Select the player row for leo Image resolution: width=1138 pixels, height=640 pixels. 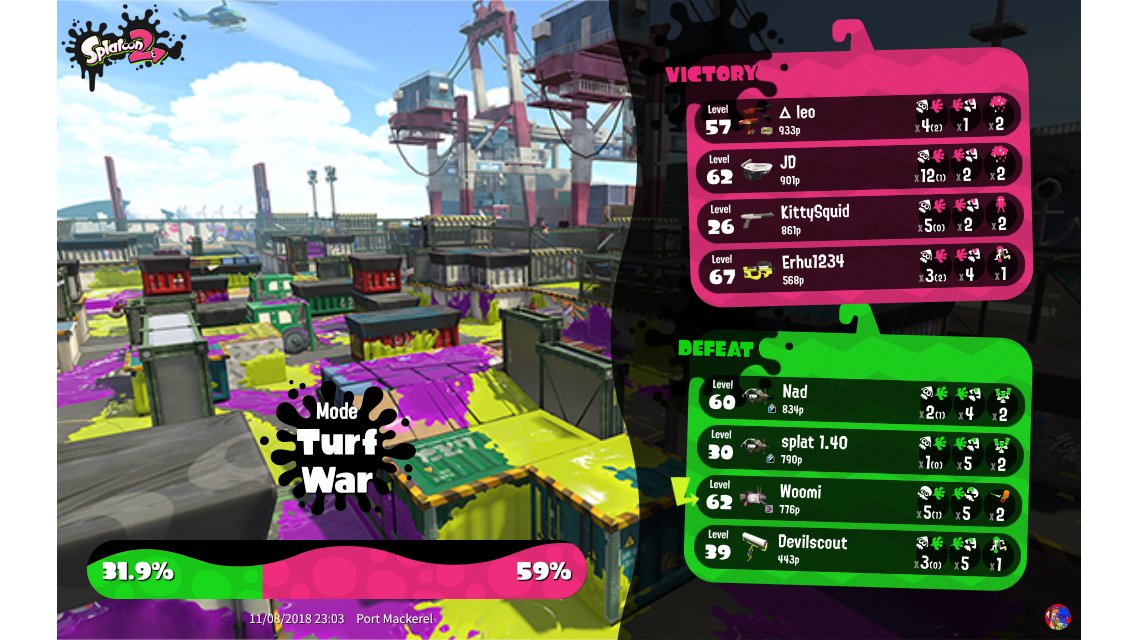[x=858, y=117]
